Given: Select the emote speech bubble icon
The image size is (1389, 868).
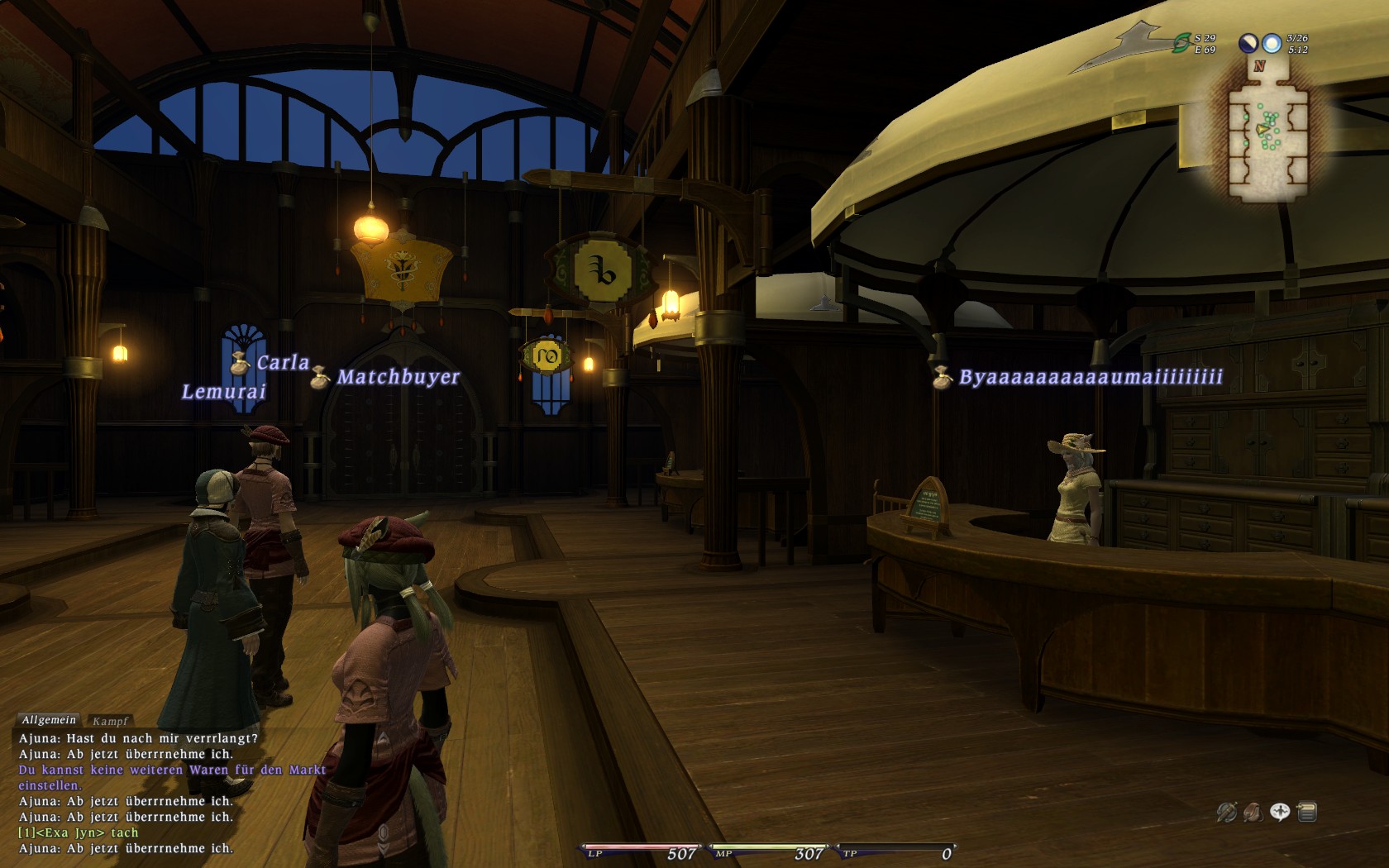Looking at the screenshot, I should pyautogui.click(x=1280, y=813).
